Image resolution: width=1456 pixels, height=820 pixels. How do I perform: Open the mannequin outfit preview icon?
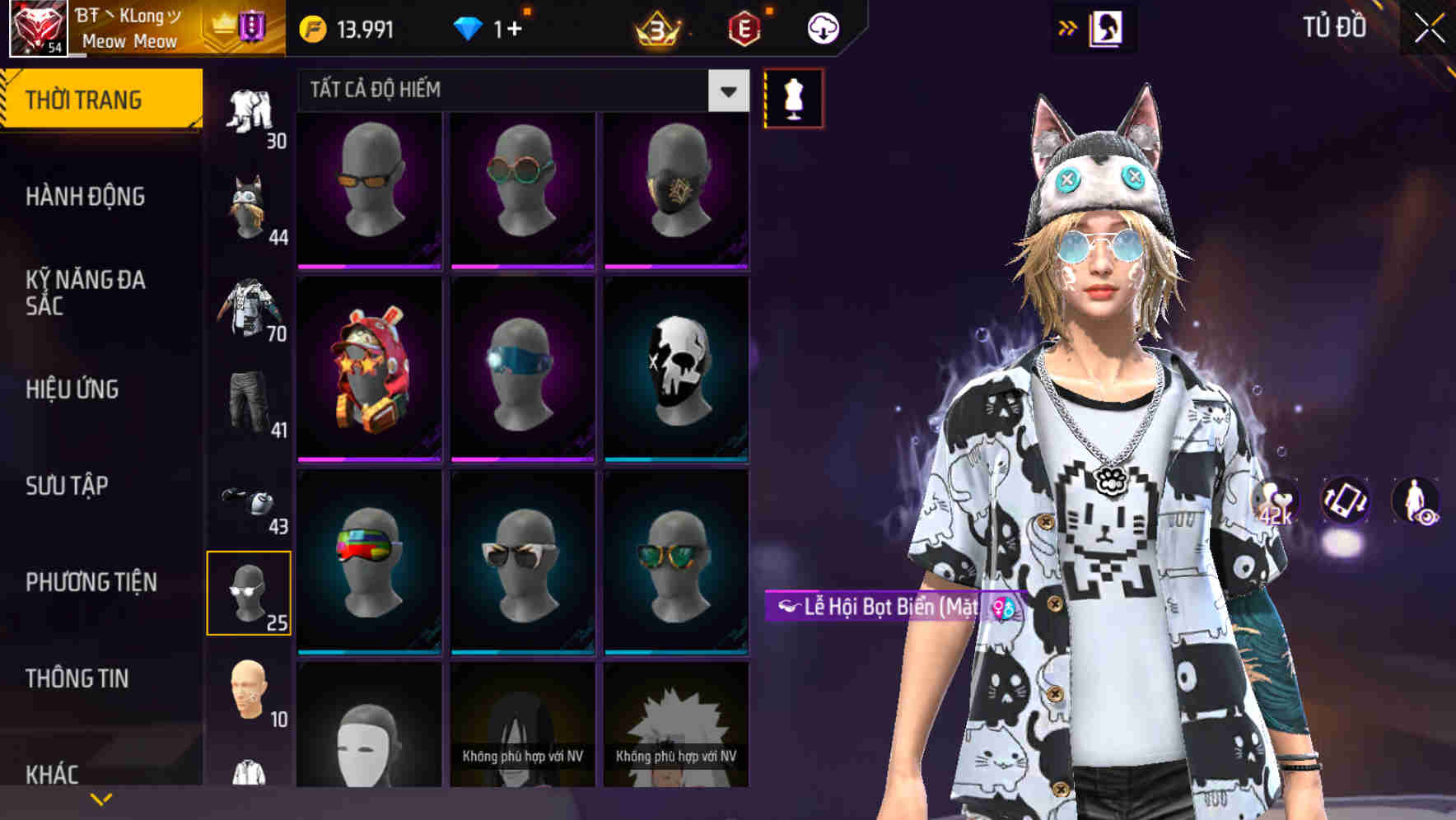click(x=792, y=96)
